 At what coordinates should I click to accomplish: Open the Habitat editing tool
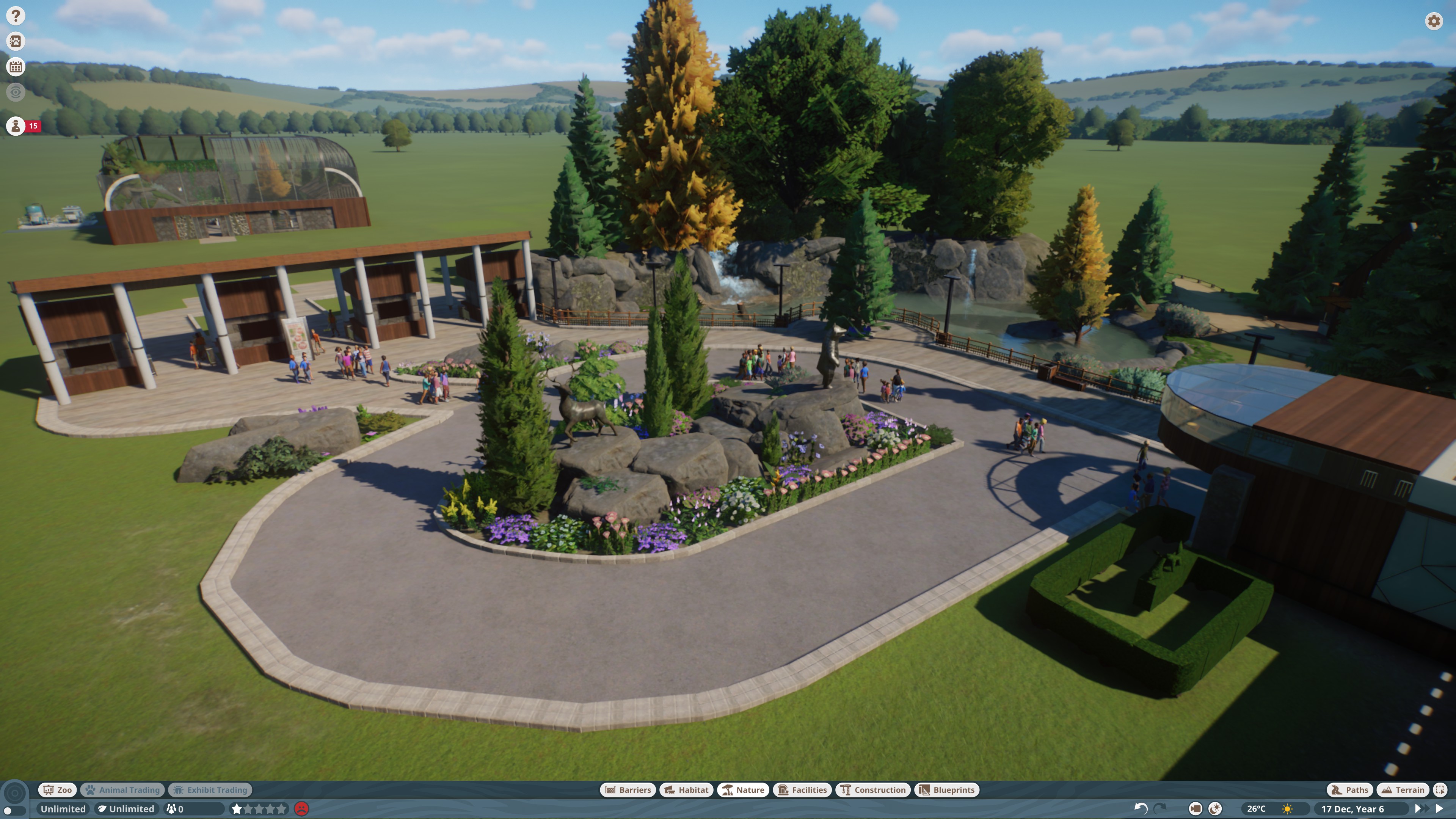point(686,789)
